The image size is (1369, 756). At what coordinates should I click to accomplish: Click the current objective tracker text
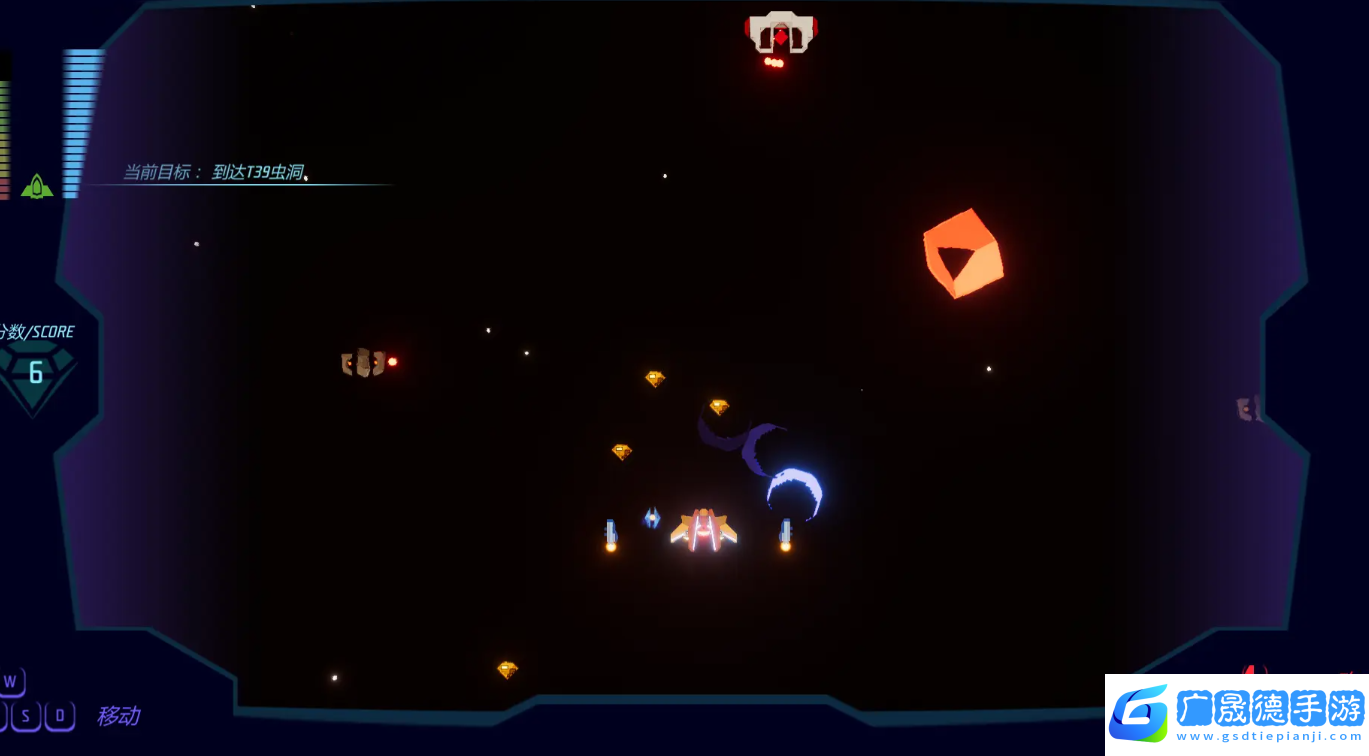click(x=214, y=172)
